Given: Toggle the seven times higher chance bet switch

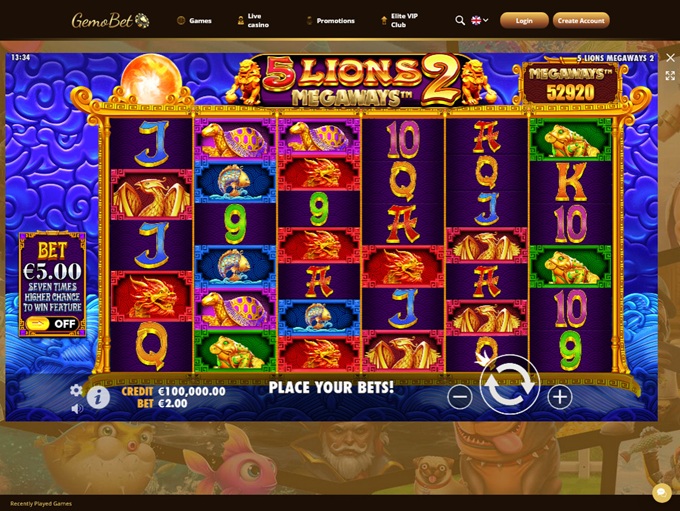Looking at the screenshot, I should pyautogui.click(x=52, y=324).
